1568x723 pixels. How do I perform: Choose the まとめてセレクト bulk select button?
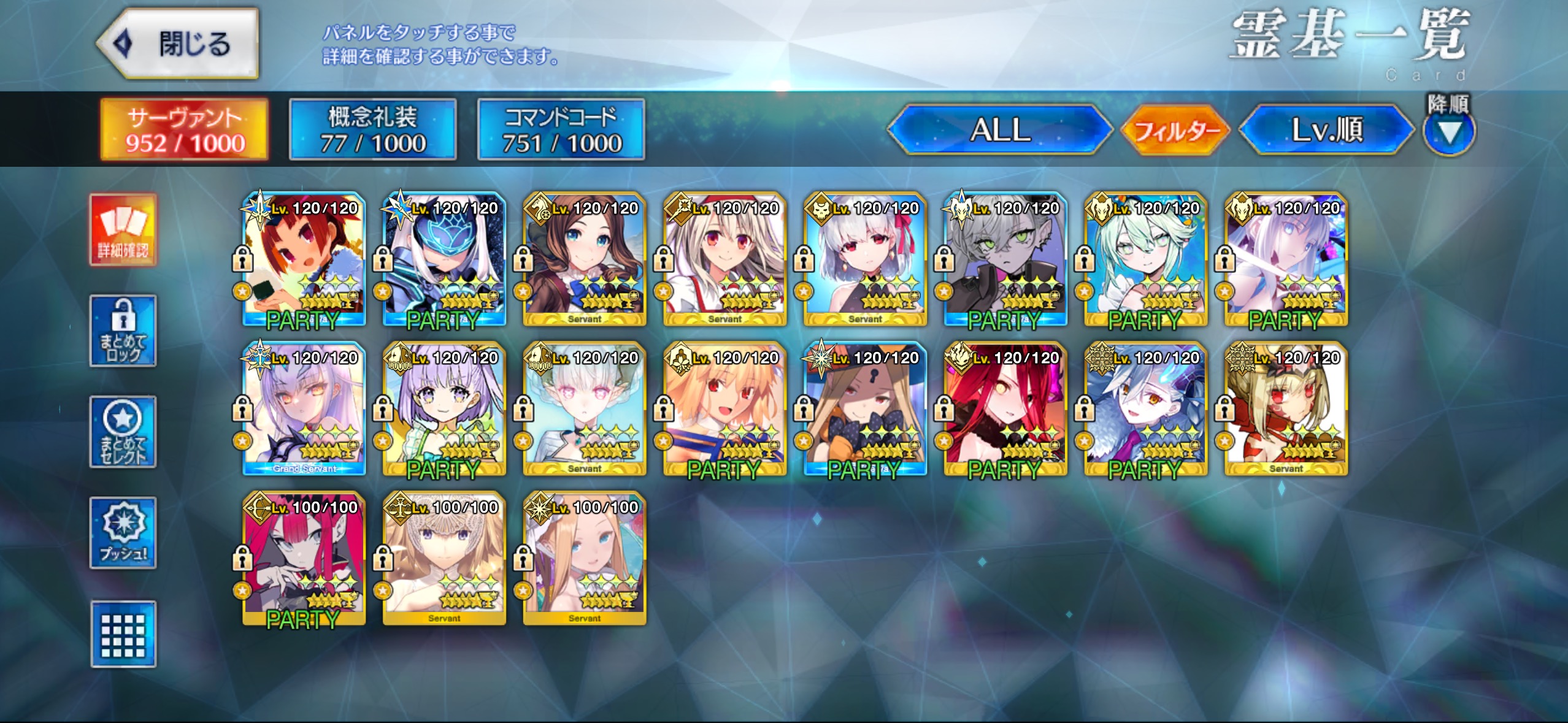pos(123,432)
